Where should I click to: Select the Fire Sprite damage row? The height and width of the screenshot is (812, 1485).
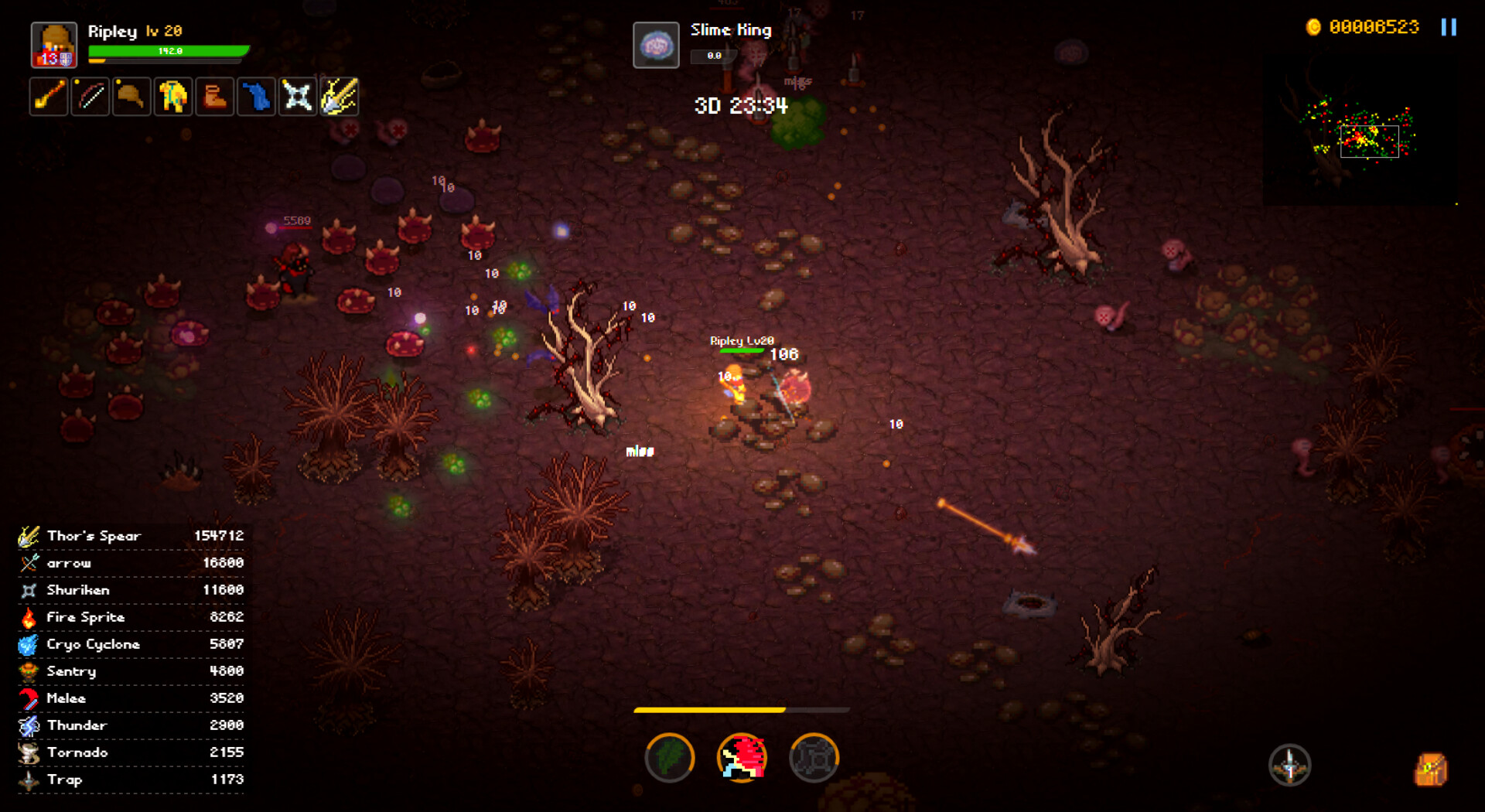tap(131, 617)
